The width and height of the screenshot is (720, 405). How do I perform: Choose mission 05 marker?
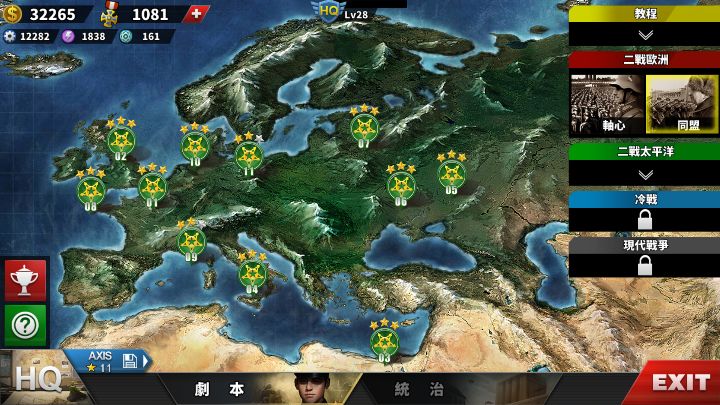click(x=452, y=174)
